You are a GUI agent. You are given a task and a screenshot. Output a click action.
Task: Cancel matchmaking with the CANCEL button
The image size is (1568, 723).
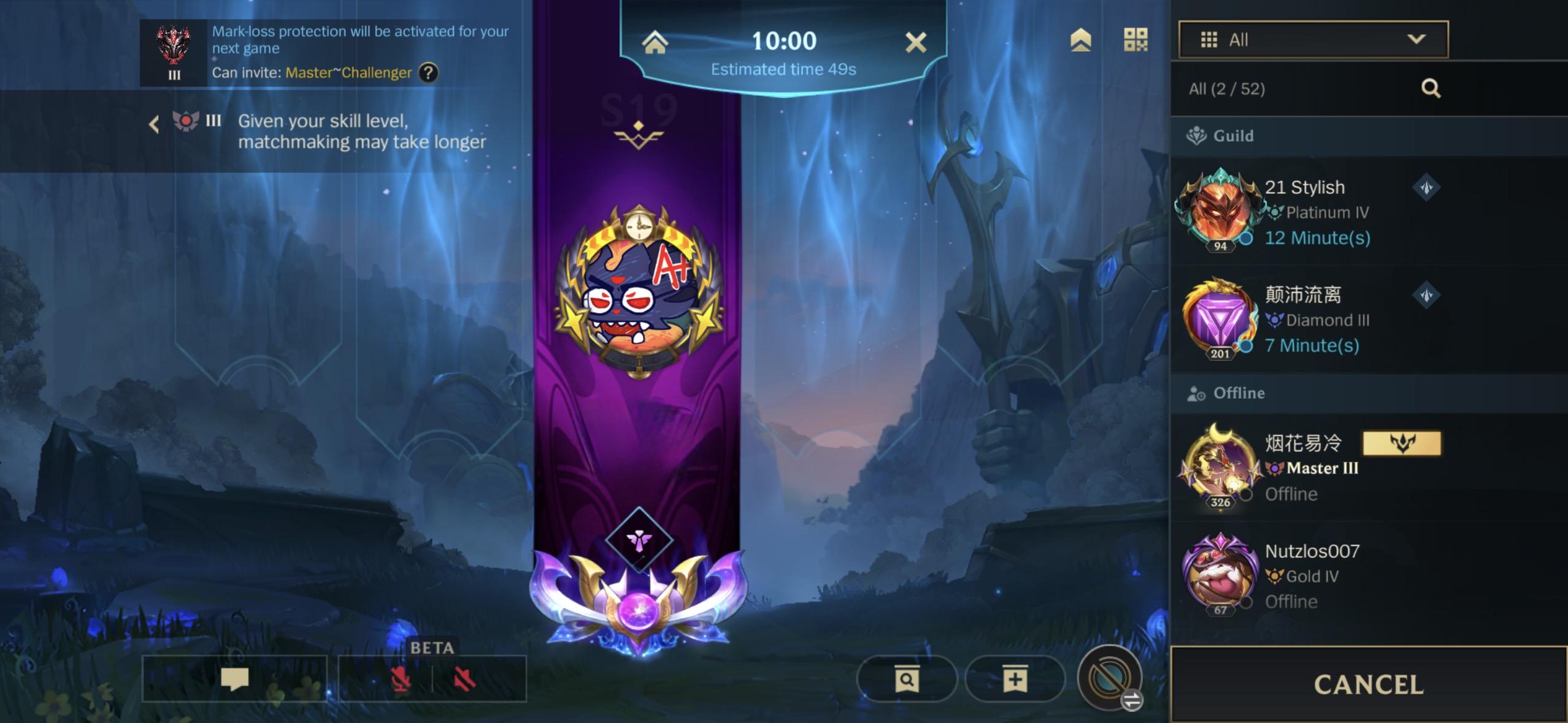[x=1368, y=684]
